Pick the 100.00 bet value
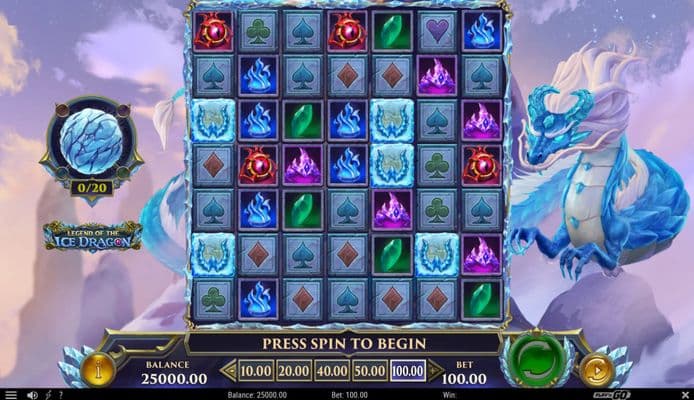Viewport: 694px width, 400px height. 408,371
